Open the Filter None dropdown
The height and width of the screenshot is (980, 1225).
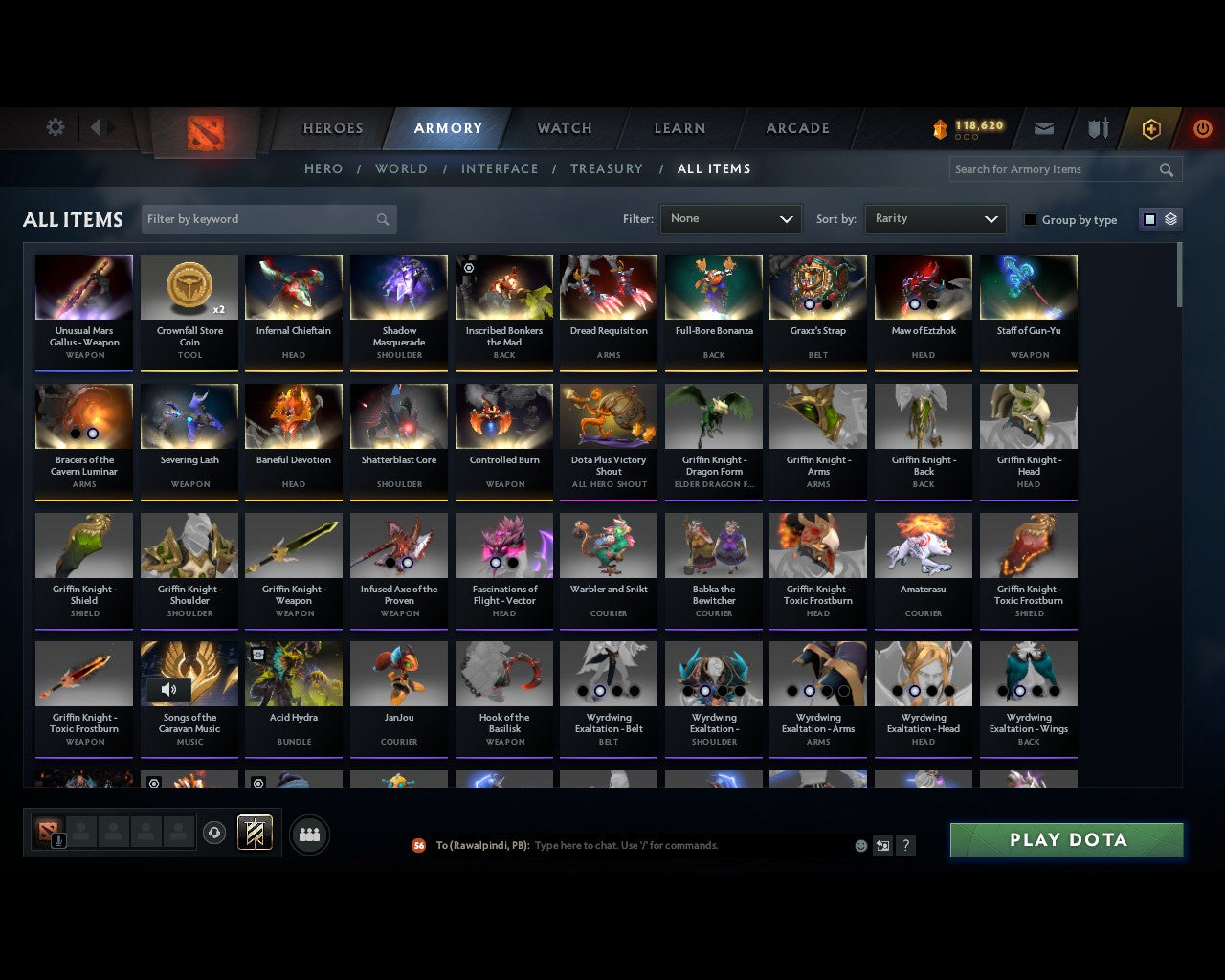pyautogui.click(x=730, y=218)
